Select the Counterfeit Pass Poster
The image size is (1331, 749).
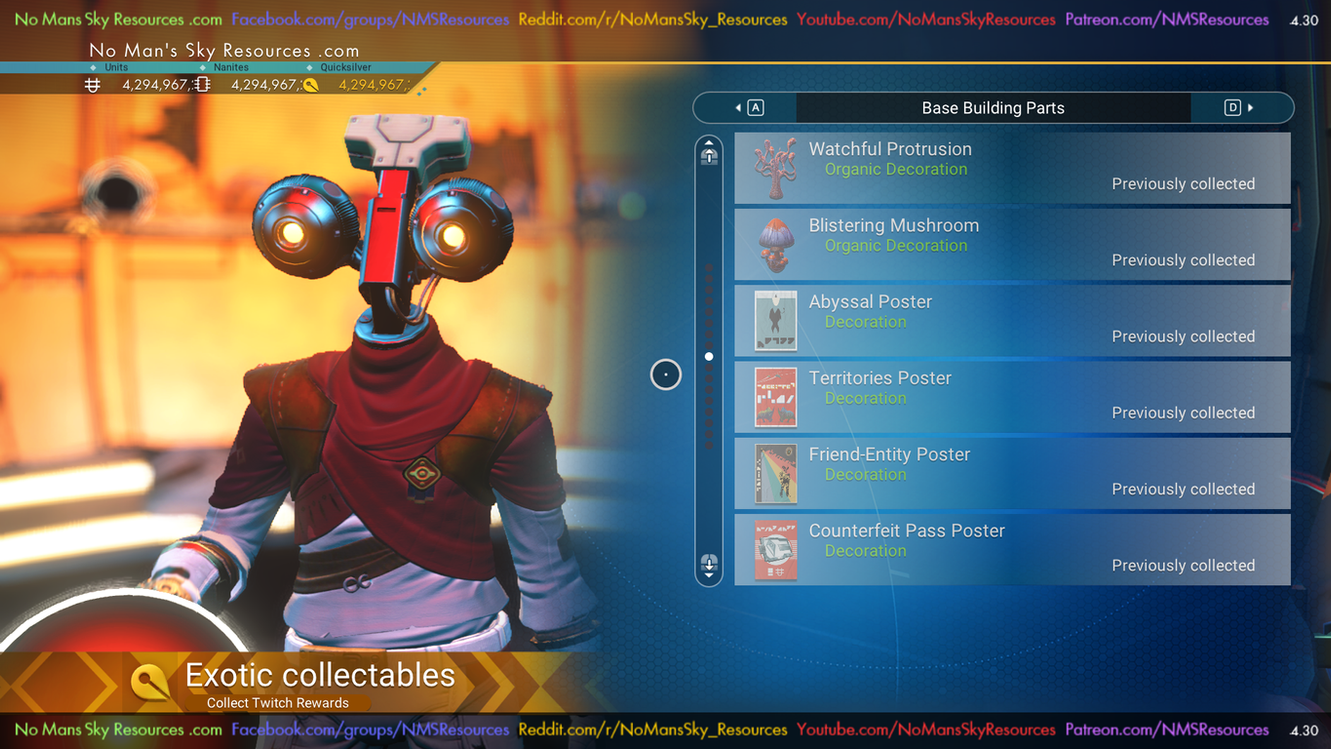click(1012, 549)
